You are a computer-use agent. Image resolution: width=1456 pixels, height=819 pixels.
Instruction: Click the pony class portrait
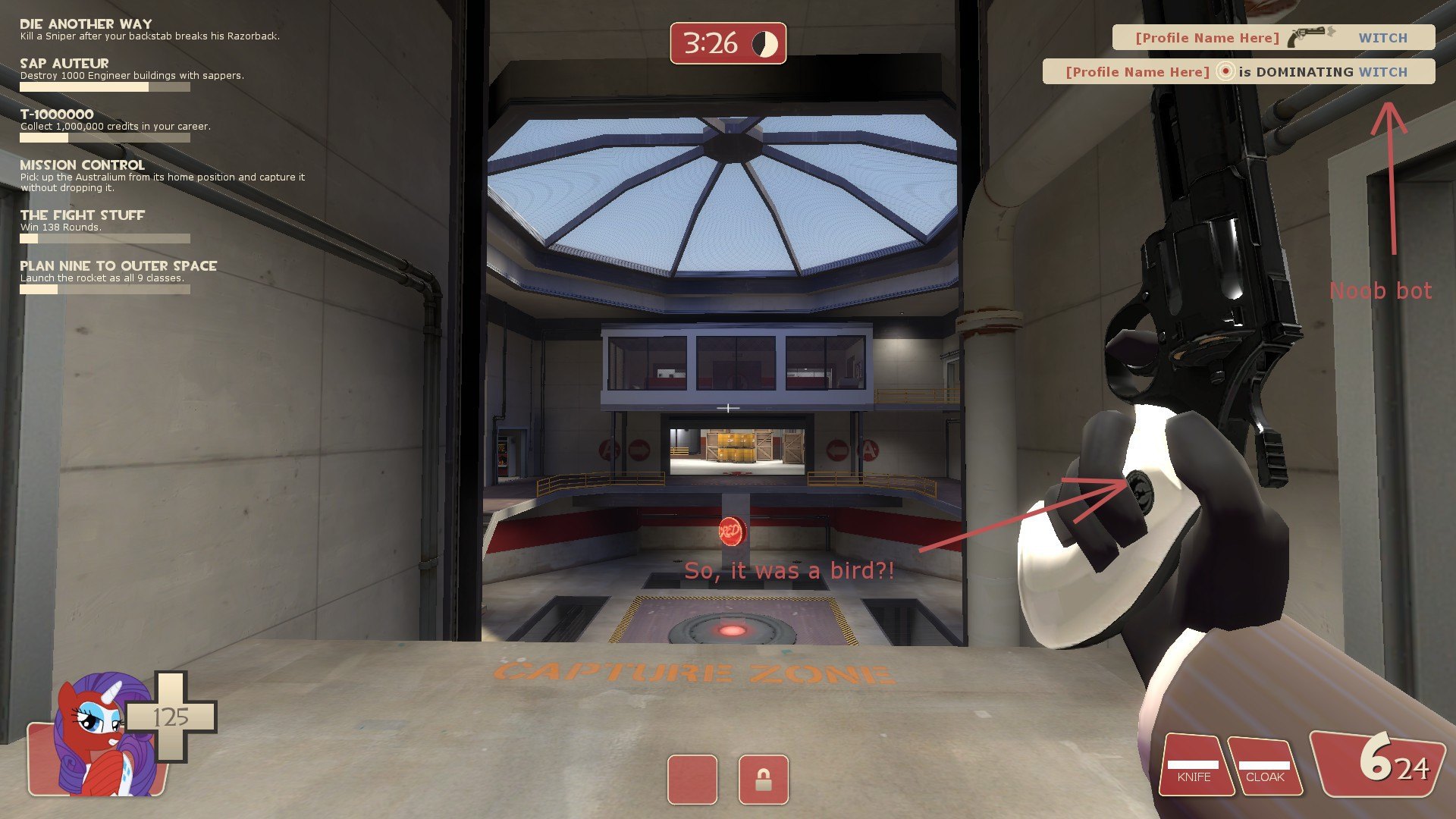[x=97, y=736]
